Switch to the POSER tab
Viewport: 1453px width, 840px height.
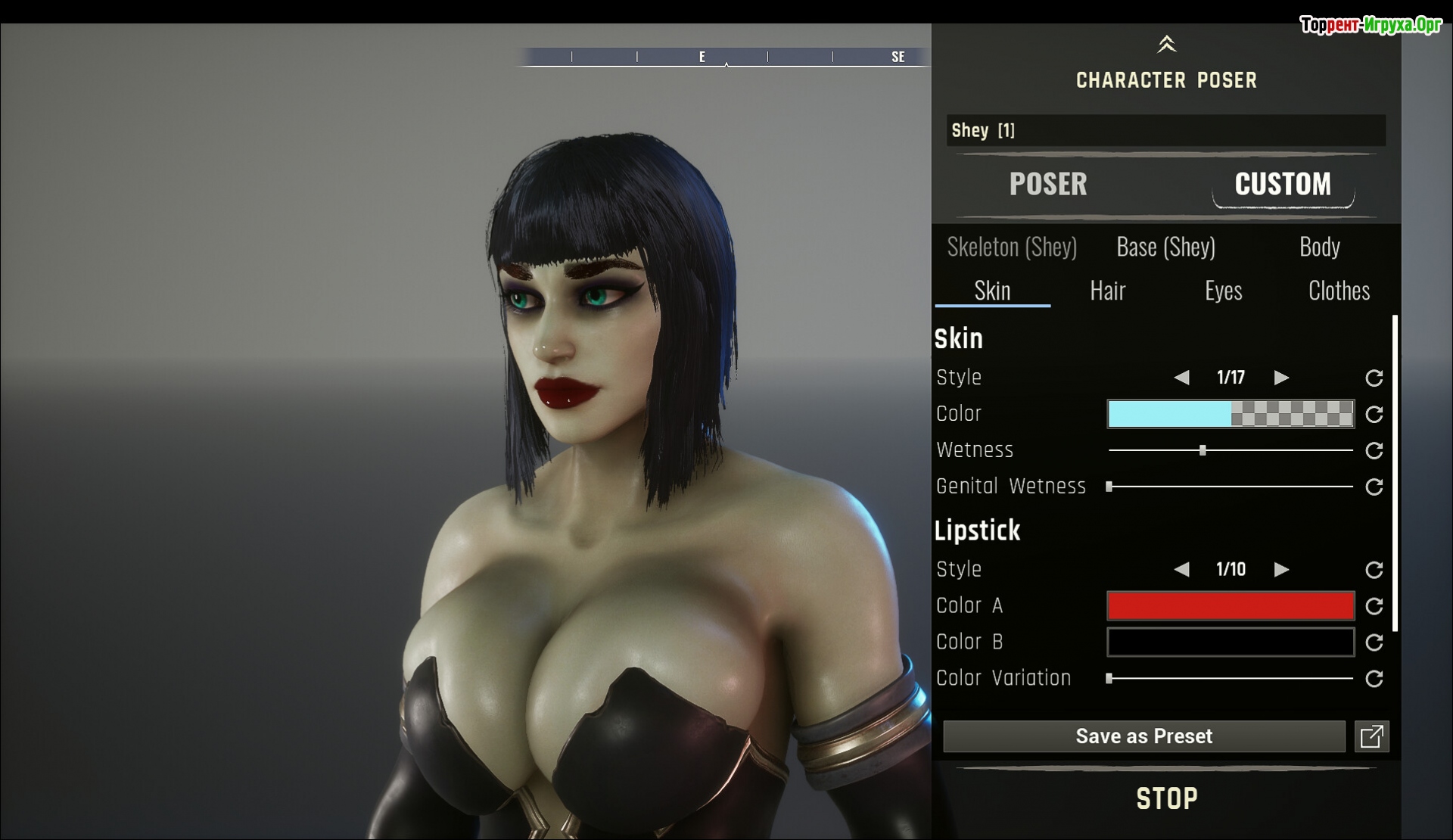pyautogui.click(x=1047, y=184)
